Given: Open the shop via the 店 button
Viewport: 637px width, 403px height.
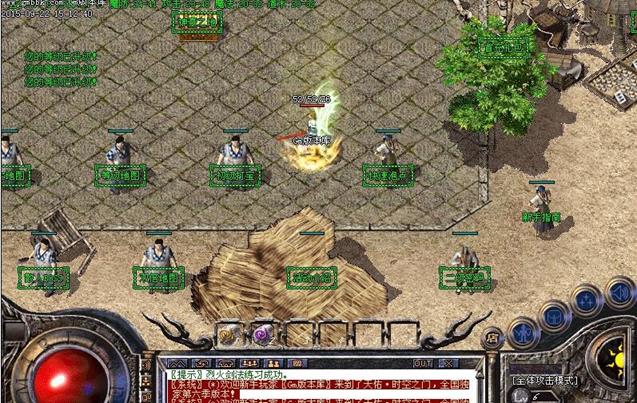Looking at the screenshot, I should [x=491, y=339].
